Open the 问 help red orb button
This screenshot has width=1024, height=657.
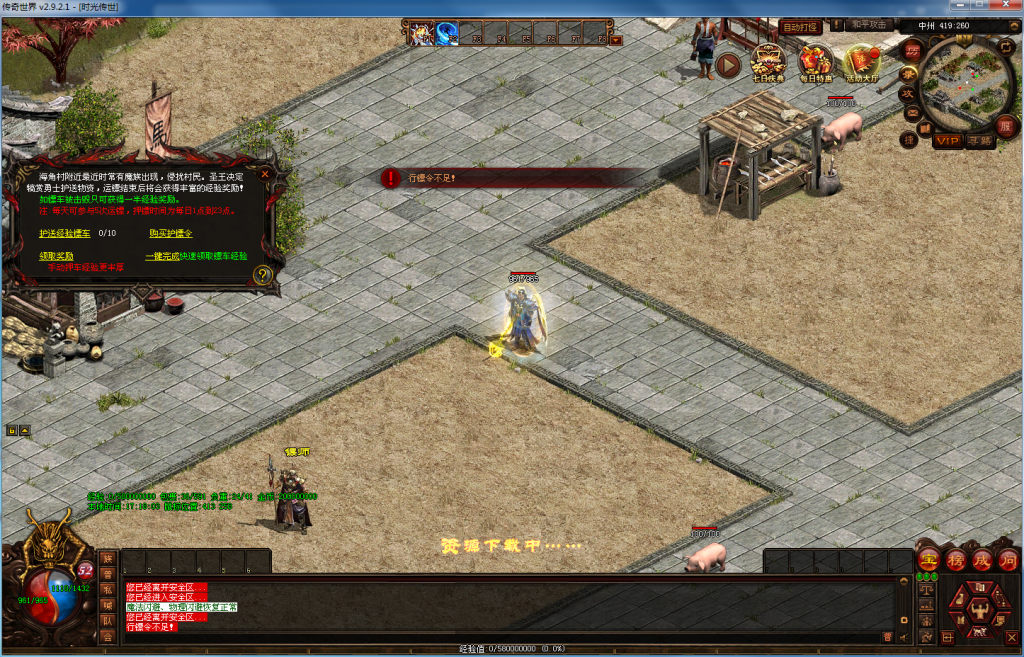click(1007, 560)
